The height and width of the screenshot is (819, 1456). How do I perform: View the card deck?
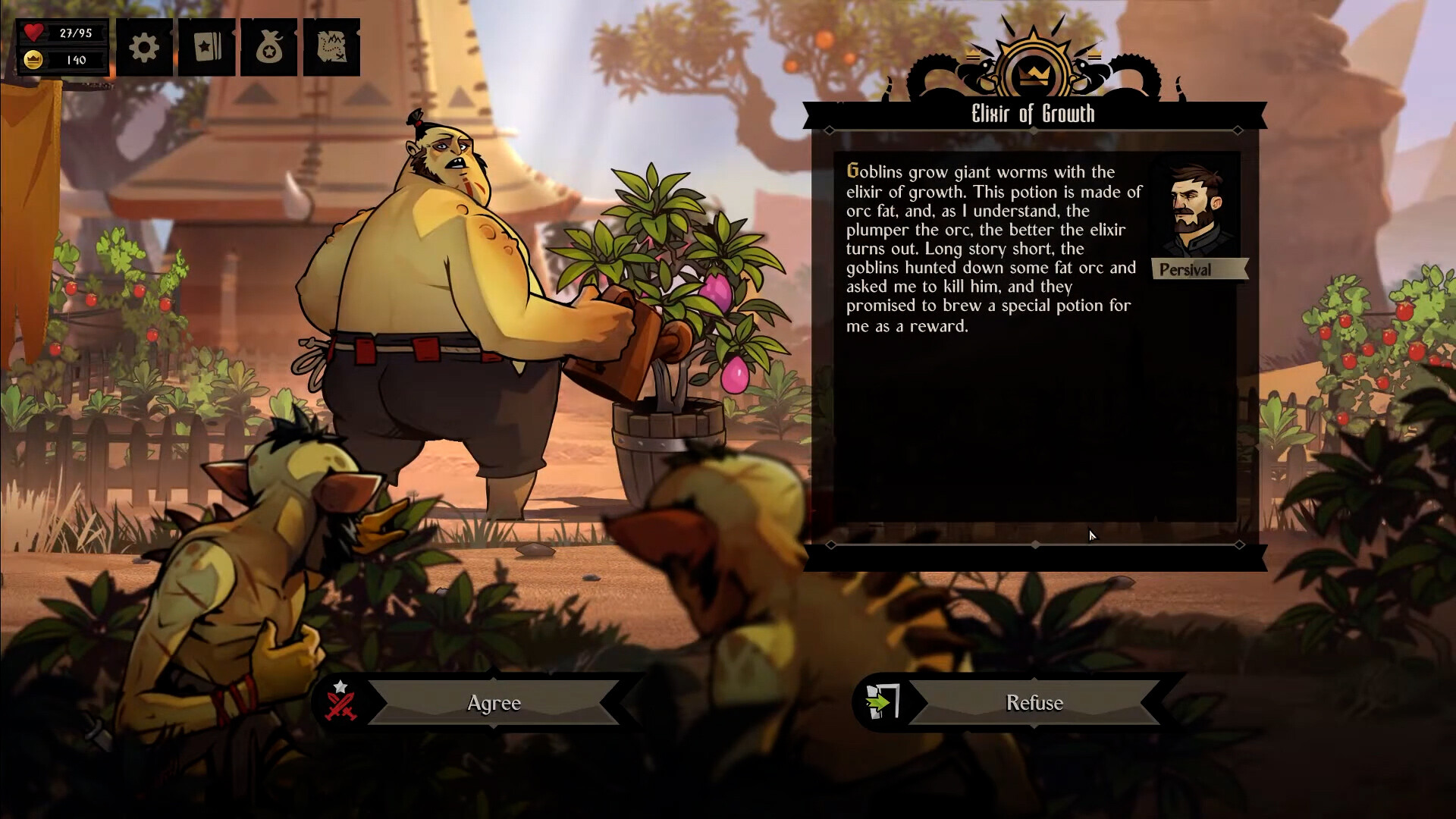click(207, 48)
